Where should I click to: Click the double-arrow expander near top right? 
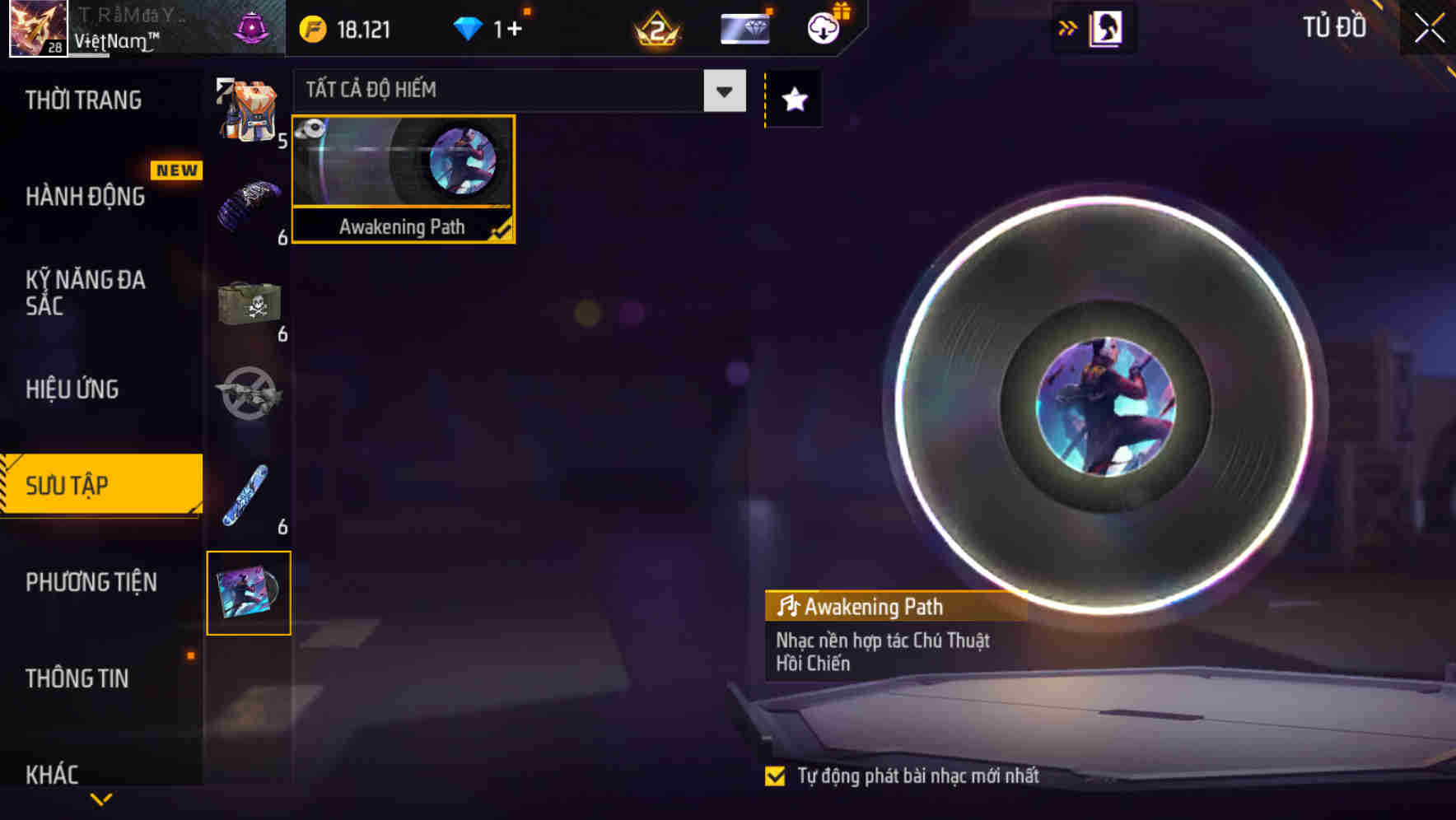click(1067, 27)
